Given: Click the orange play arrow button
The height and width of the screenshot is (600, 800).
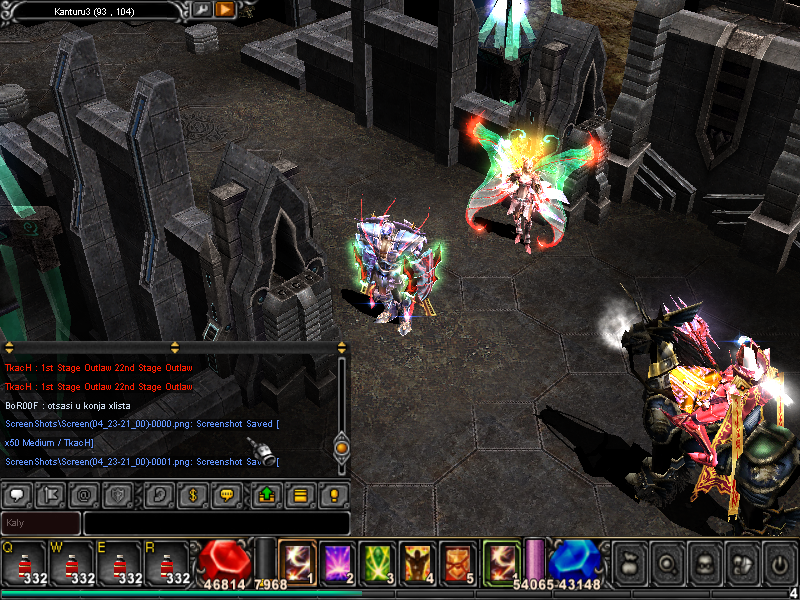Looking at the screenshot, I should [x=225, y=9].
